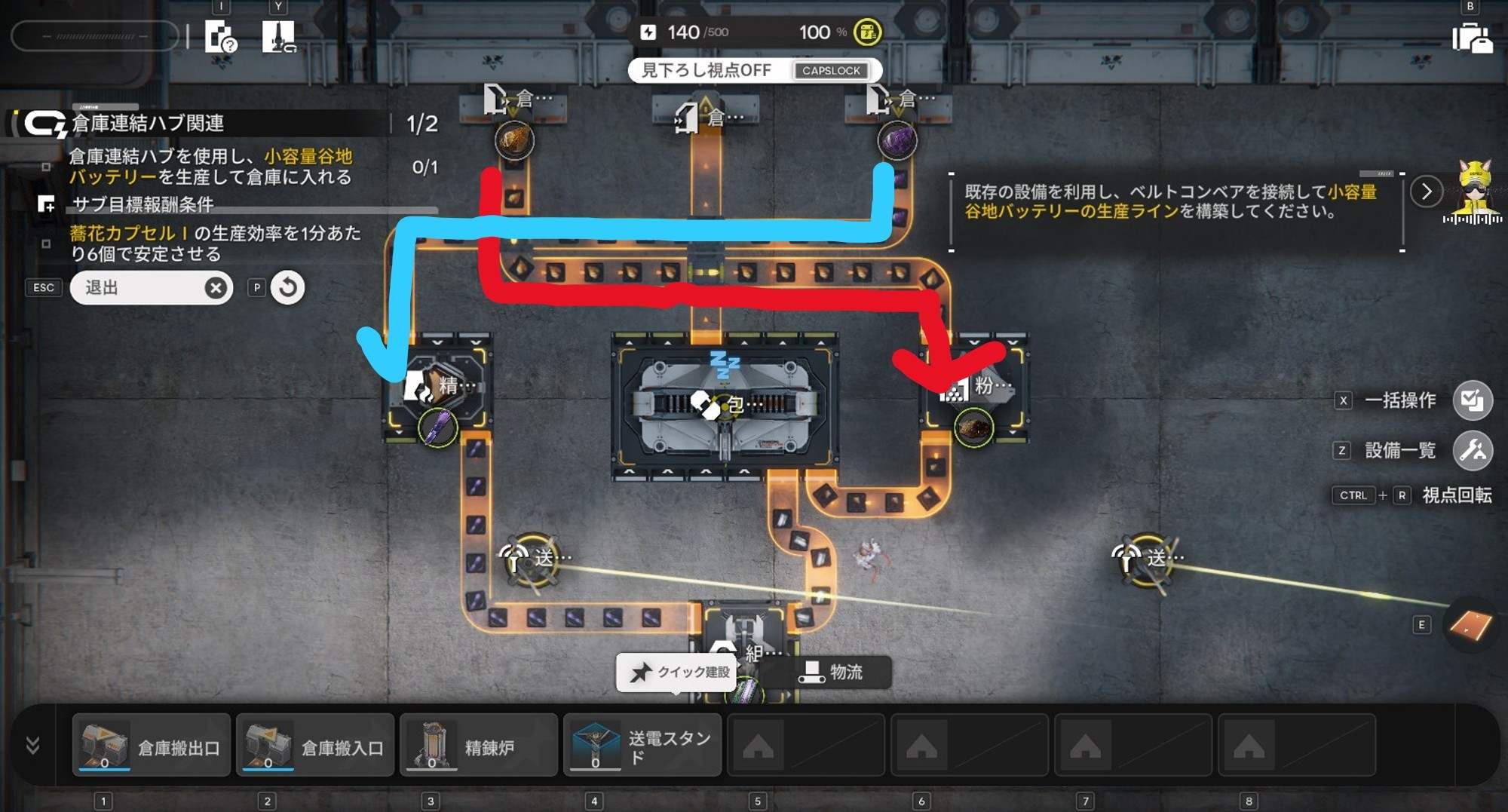Open the briefcase inventory icon
The height and width of the screenshot is (812, 1508).
tap(1472, 38)
